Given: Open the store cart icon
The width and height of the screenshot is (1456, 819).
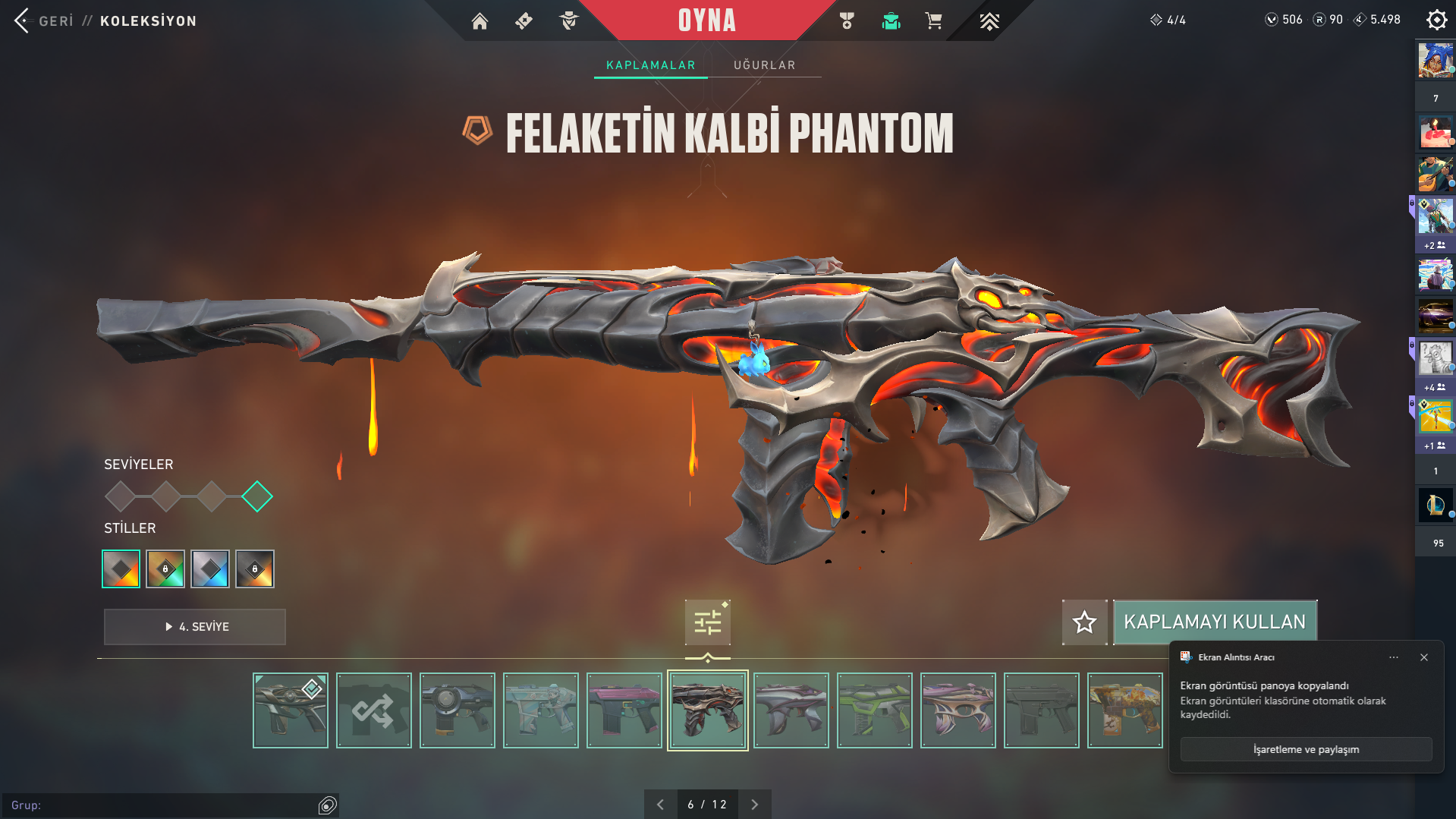Looking at the screenshot, I should pyautogui.click(x=933, y=21).
